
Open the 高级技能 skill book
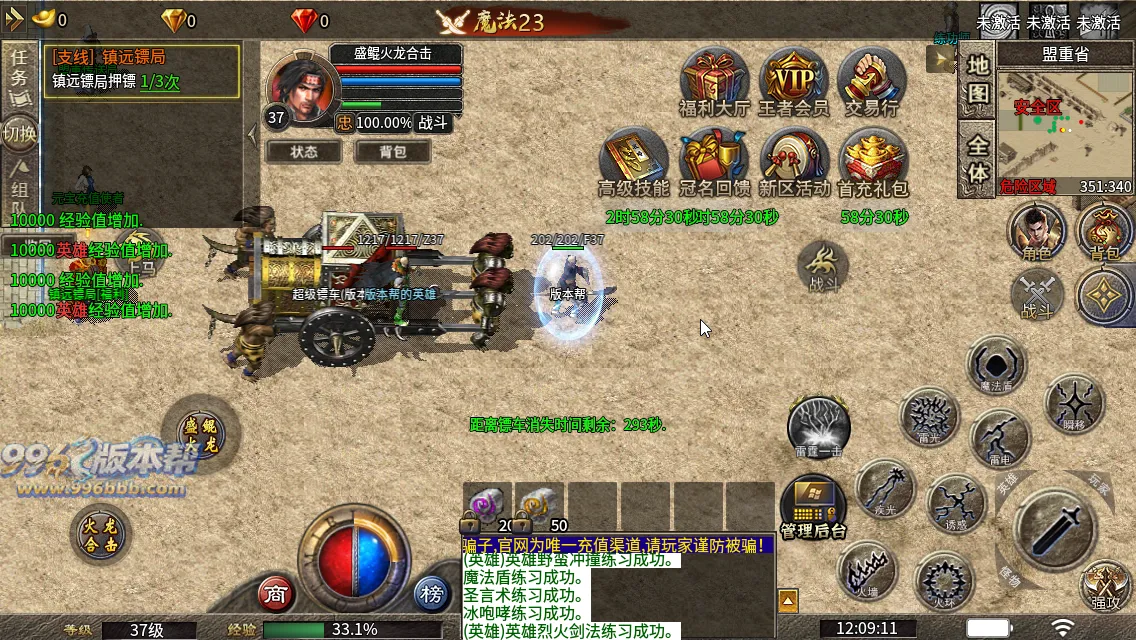pos(633,158)
